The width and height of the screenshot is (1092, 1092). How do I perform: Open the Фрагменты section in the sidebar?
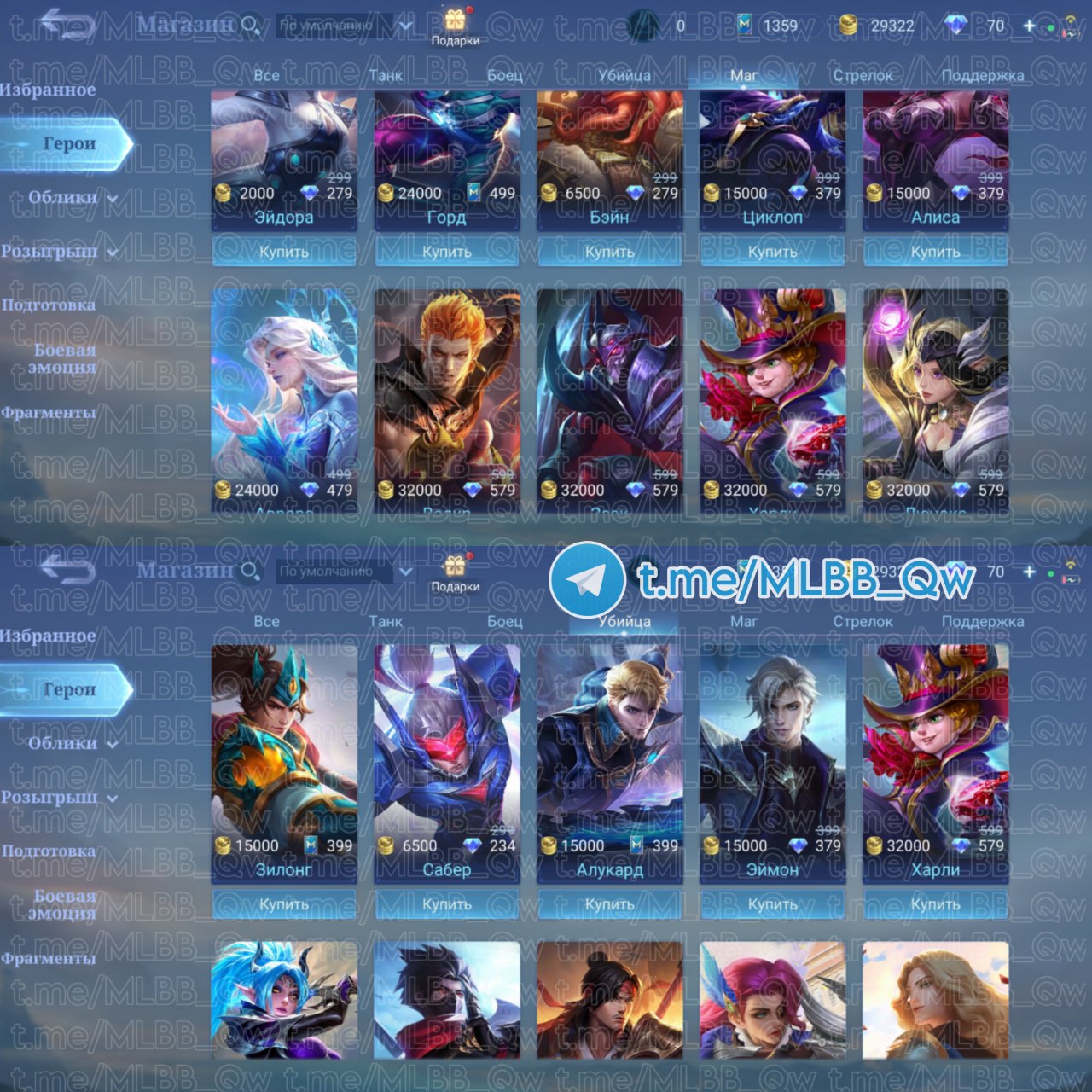coord(47,415)
